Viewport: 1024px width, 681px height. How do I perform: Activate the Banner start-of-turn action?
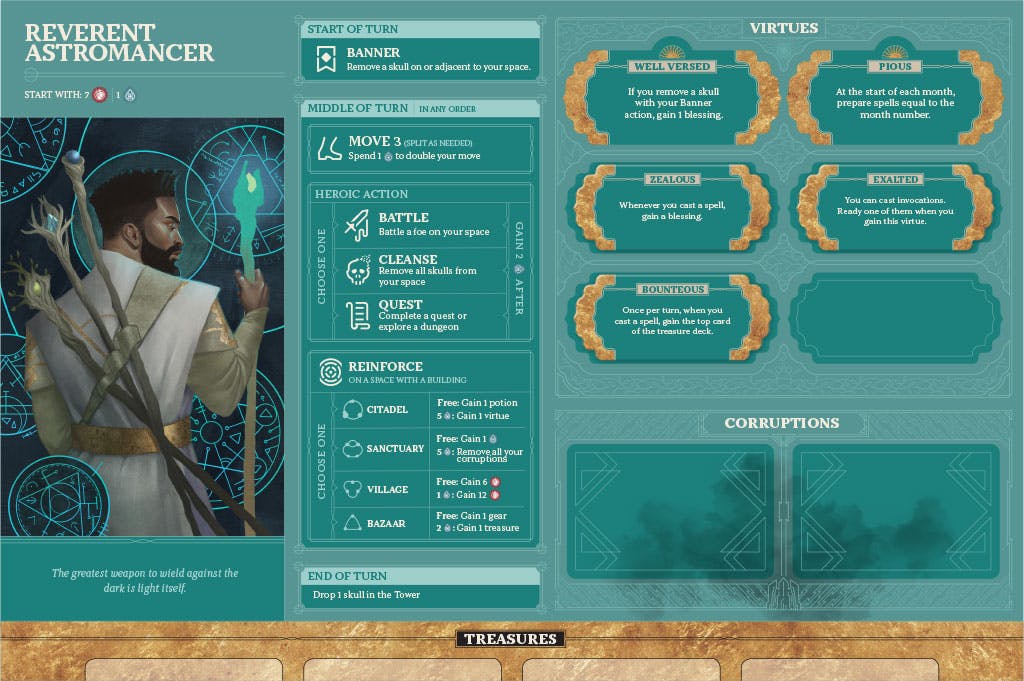420,60
